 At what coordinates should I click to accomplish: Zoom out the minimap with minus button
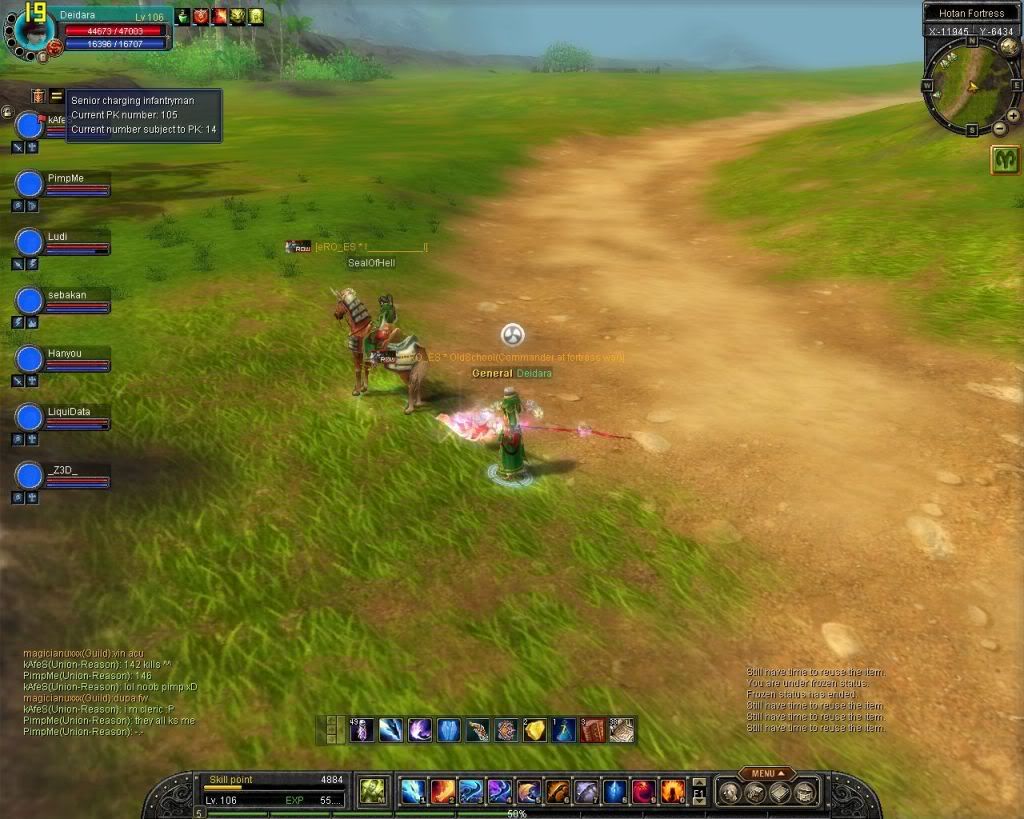pyautogui.click(x=999, y=129)
